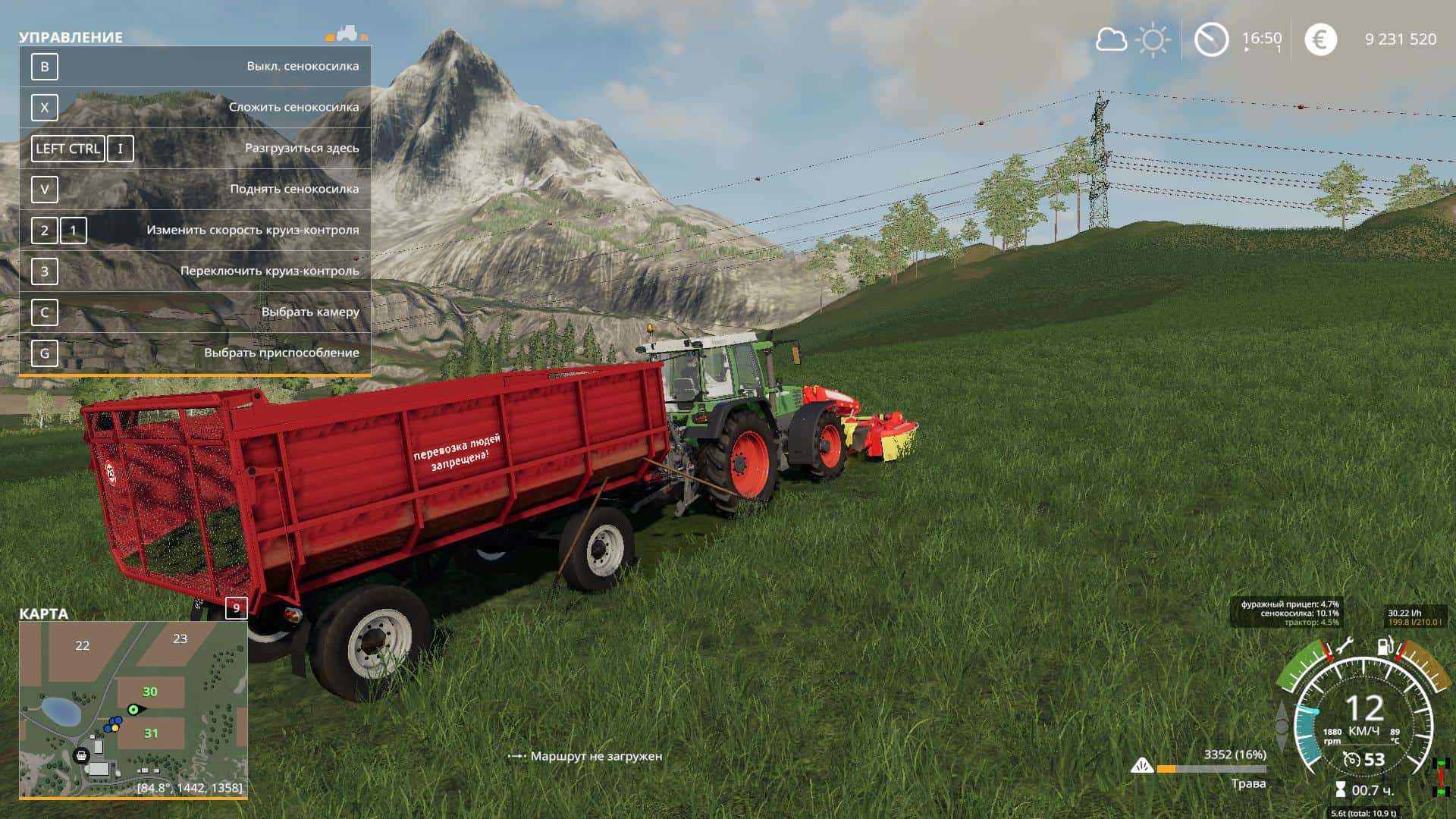Click the shop basket marker on the minimap
The width and height of the screenshot is (1456, 819).
pyautogui.click(x=81, y=755)
